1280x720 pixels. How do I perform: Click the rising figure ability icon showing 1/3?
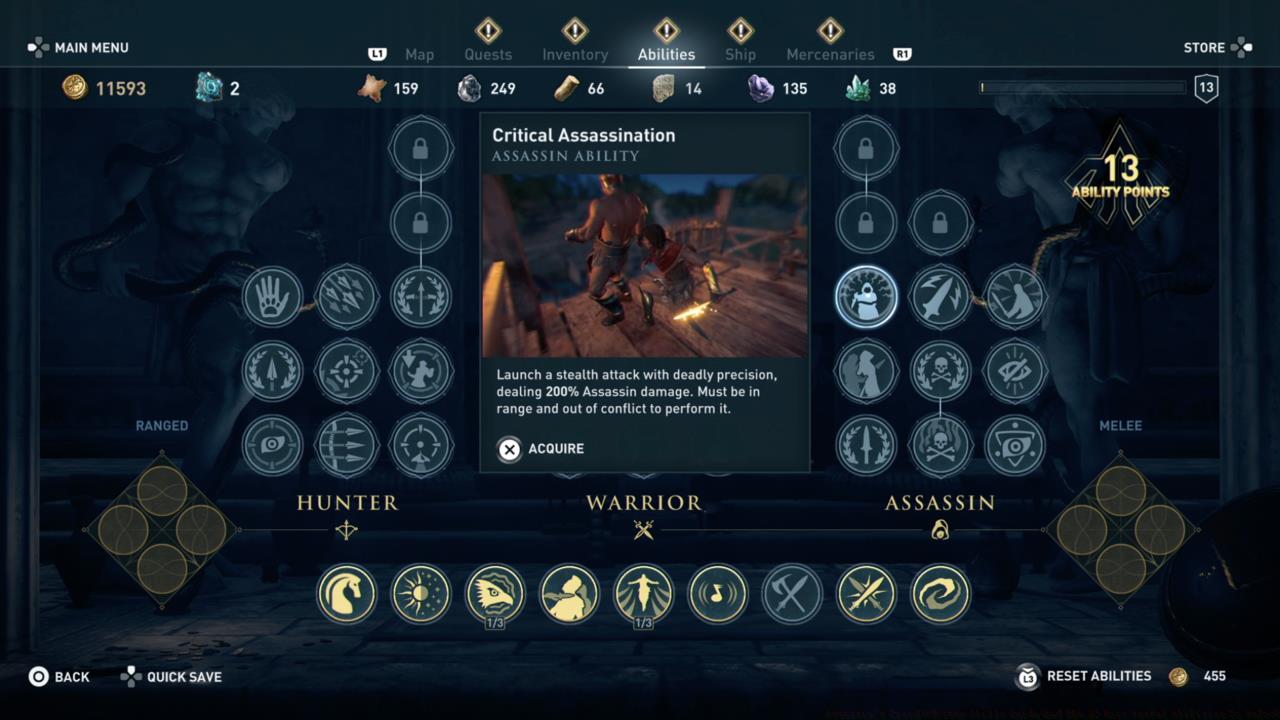(x=643, y=593)
